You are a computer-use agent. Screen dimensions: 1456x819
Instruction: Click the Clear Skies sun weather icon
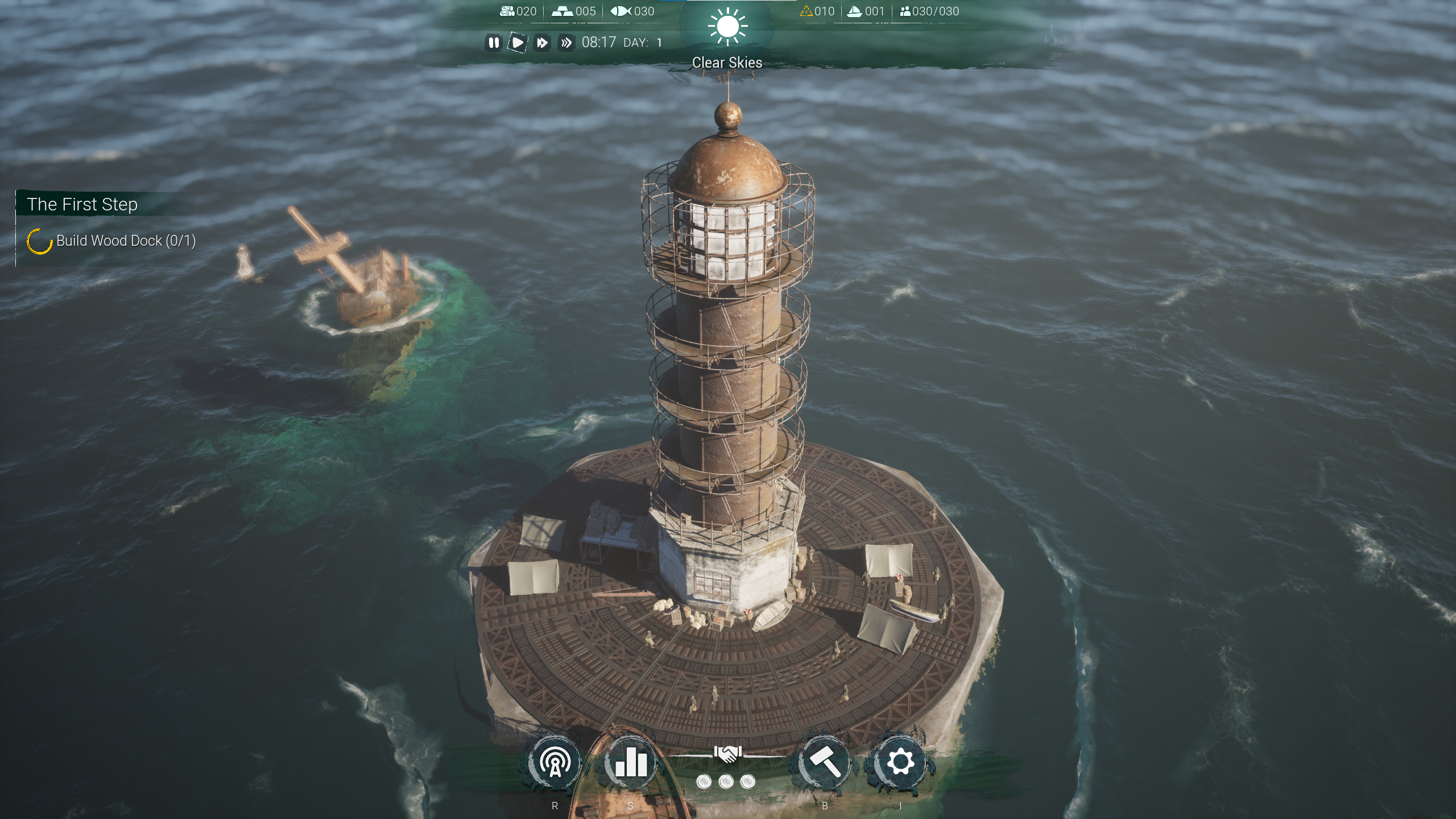pos(727,27)
